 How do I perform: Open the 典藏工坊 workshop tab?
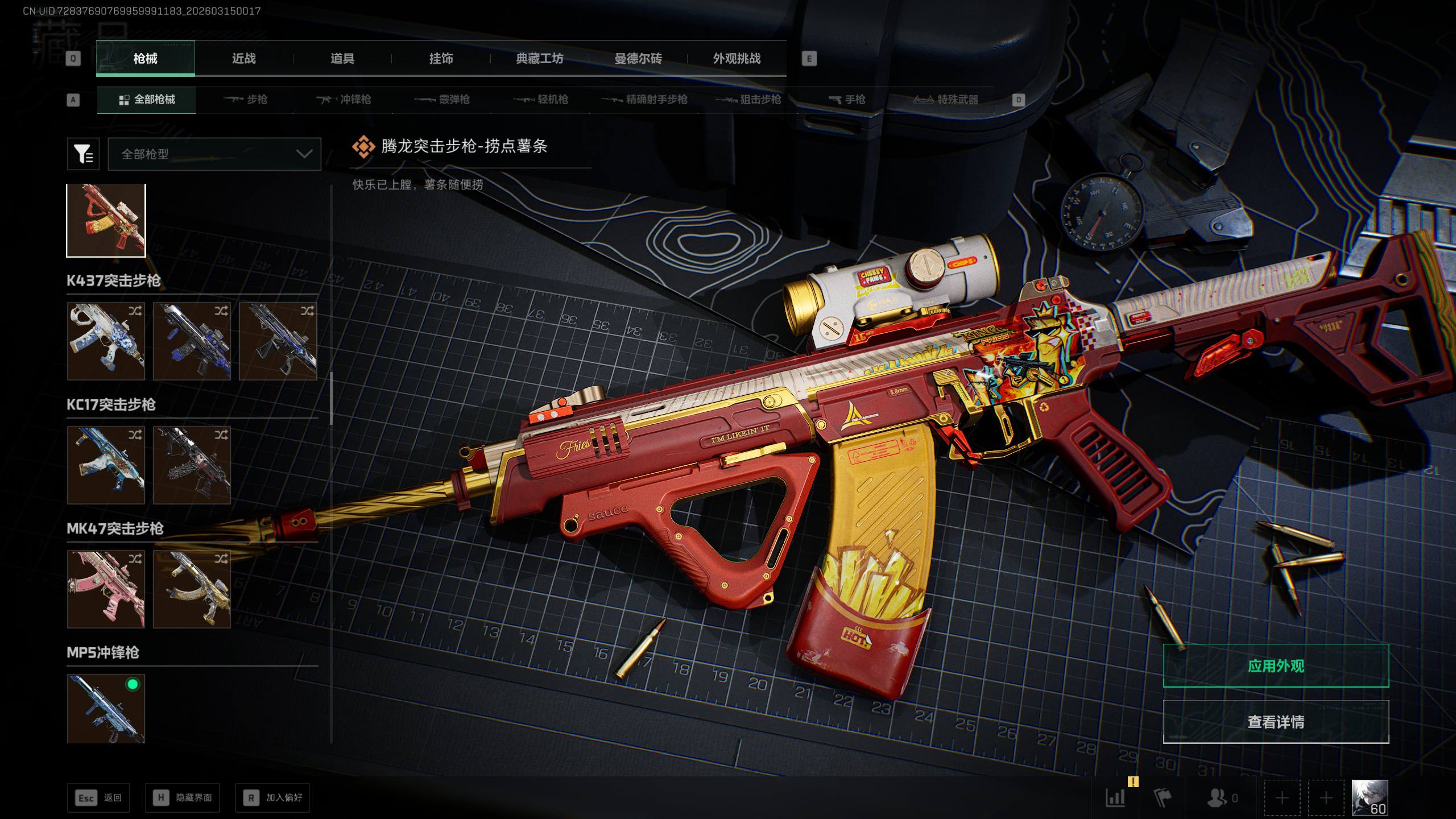pyautogui.click(x=539, y=59)
